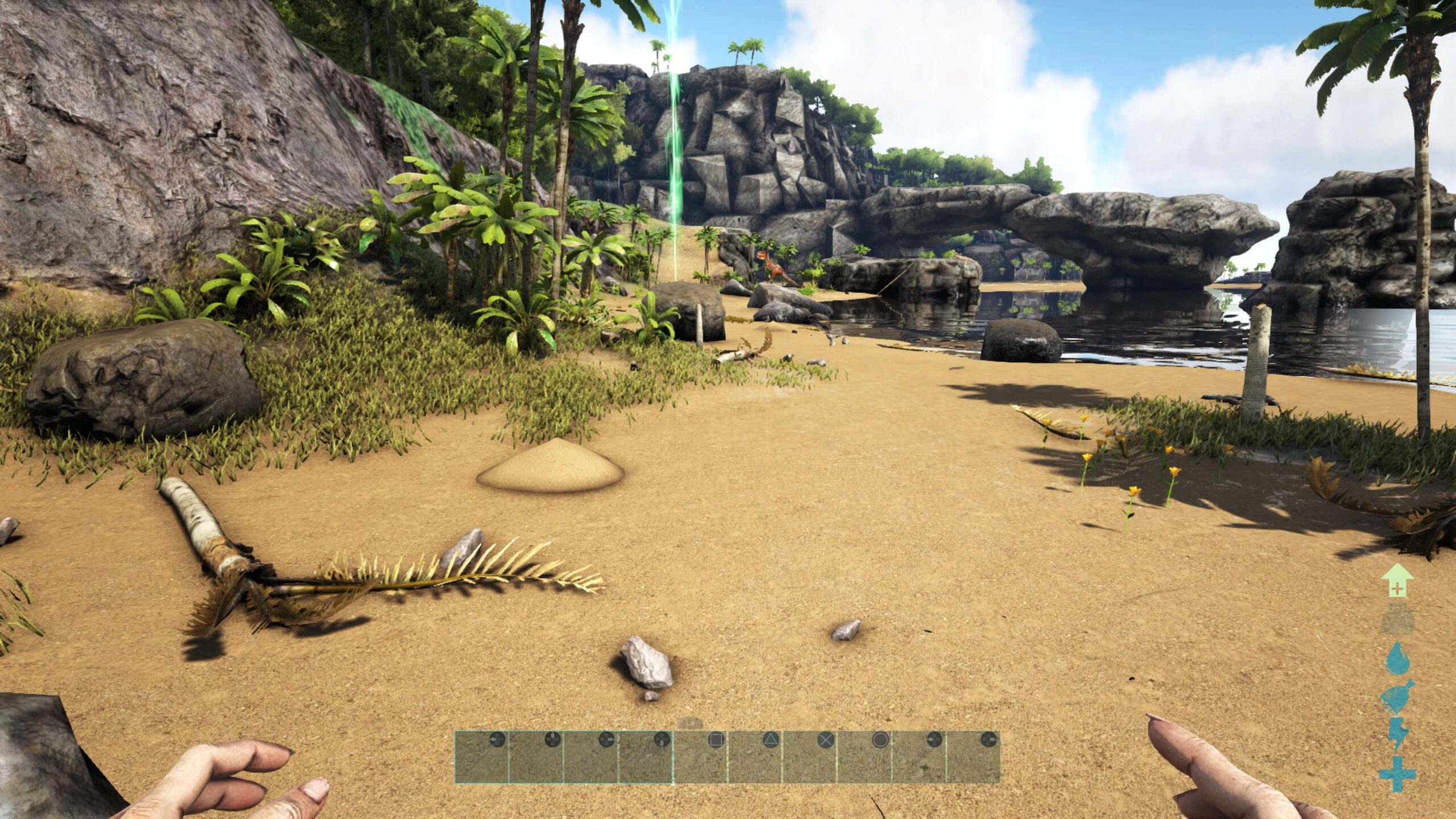Select the hotbar slot marked with a circle
The image size is (1456, 819).
click(x=864, y=757)
